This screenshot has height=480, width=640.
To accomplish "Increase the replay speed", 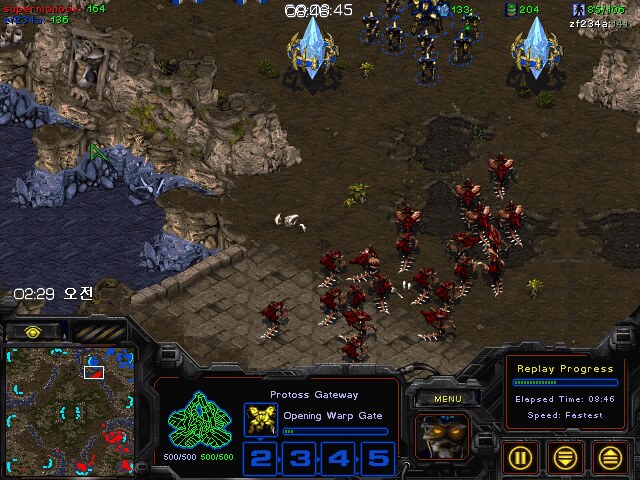I will 608,457.
